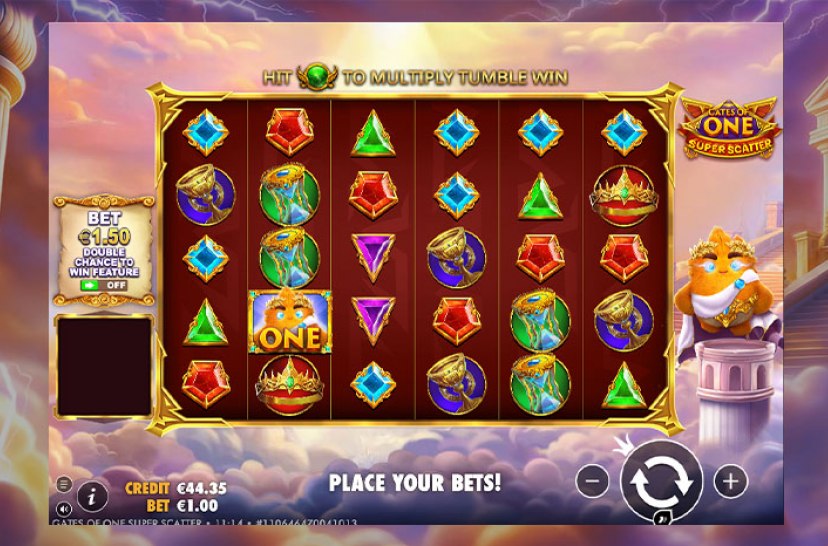Image resolution: width=828 pixels, height=546 pixels.
Task: Increase the bet with the plus button
Action: point(730,481)
